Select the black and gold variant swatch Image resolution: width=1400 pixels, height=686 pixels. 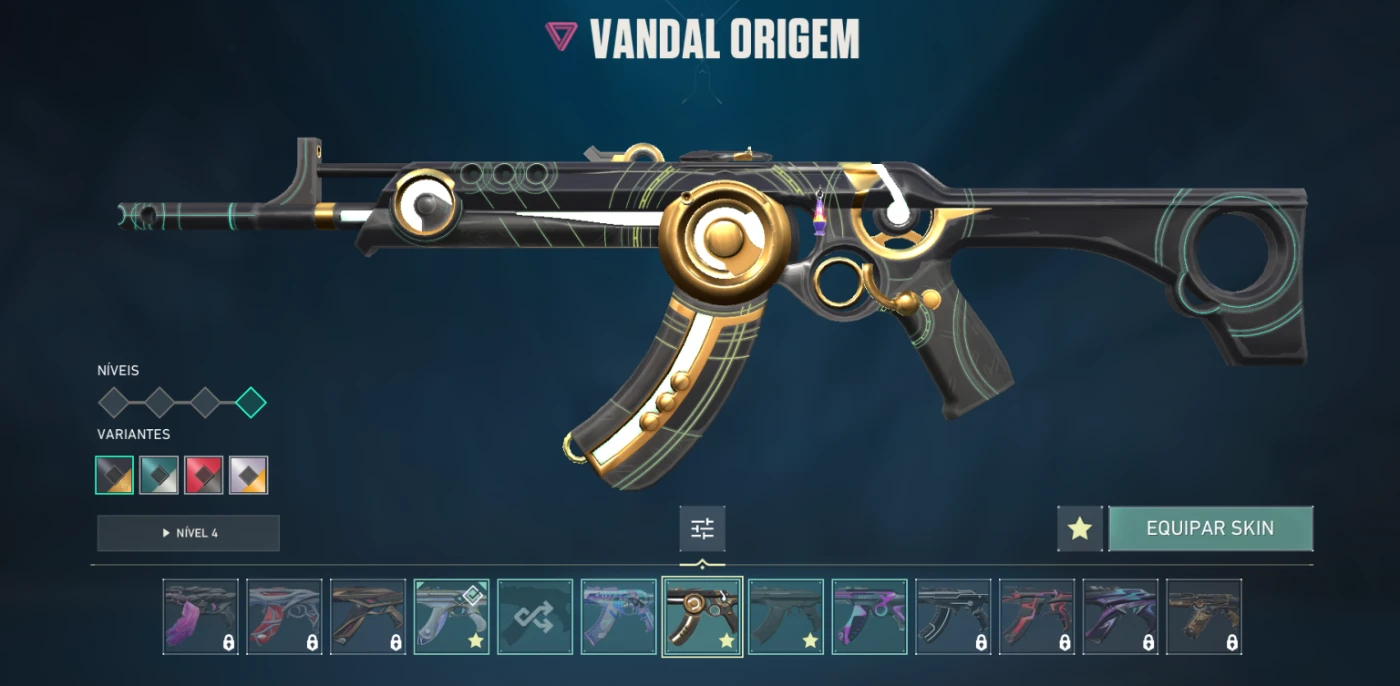(114, 475)
